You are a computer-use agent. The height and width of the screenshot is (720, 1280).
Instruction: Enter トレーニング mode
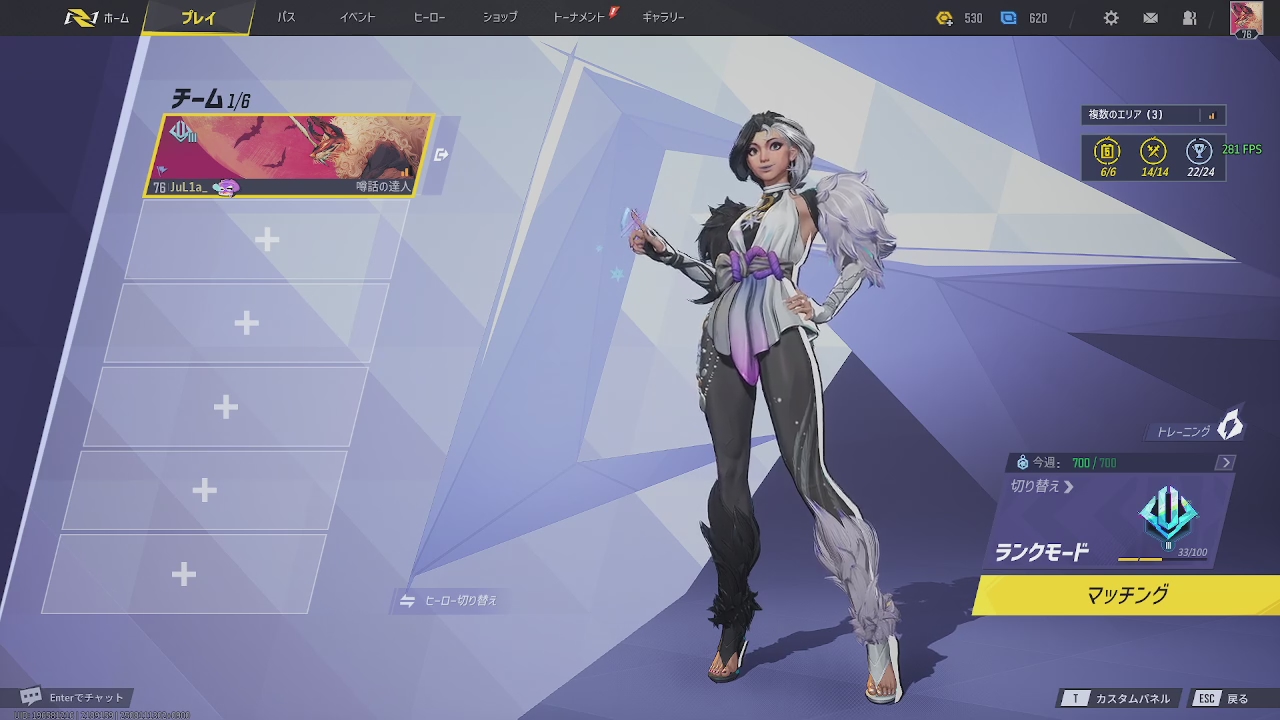tap(1197, 430)
